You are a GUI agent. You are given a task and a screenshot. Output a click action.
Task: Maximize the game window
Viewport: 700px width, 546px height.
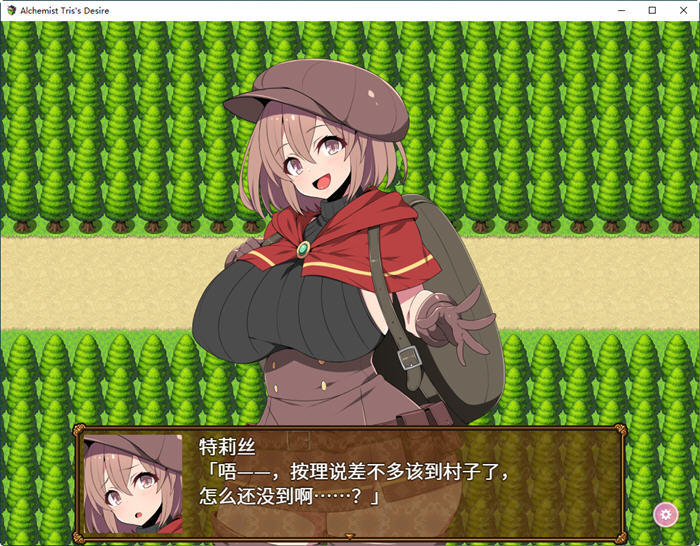pos(652,10)
